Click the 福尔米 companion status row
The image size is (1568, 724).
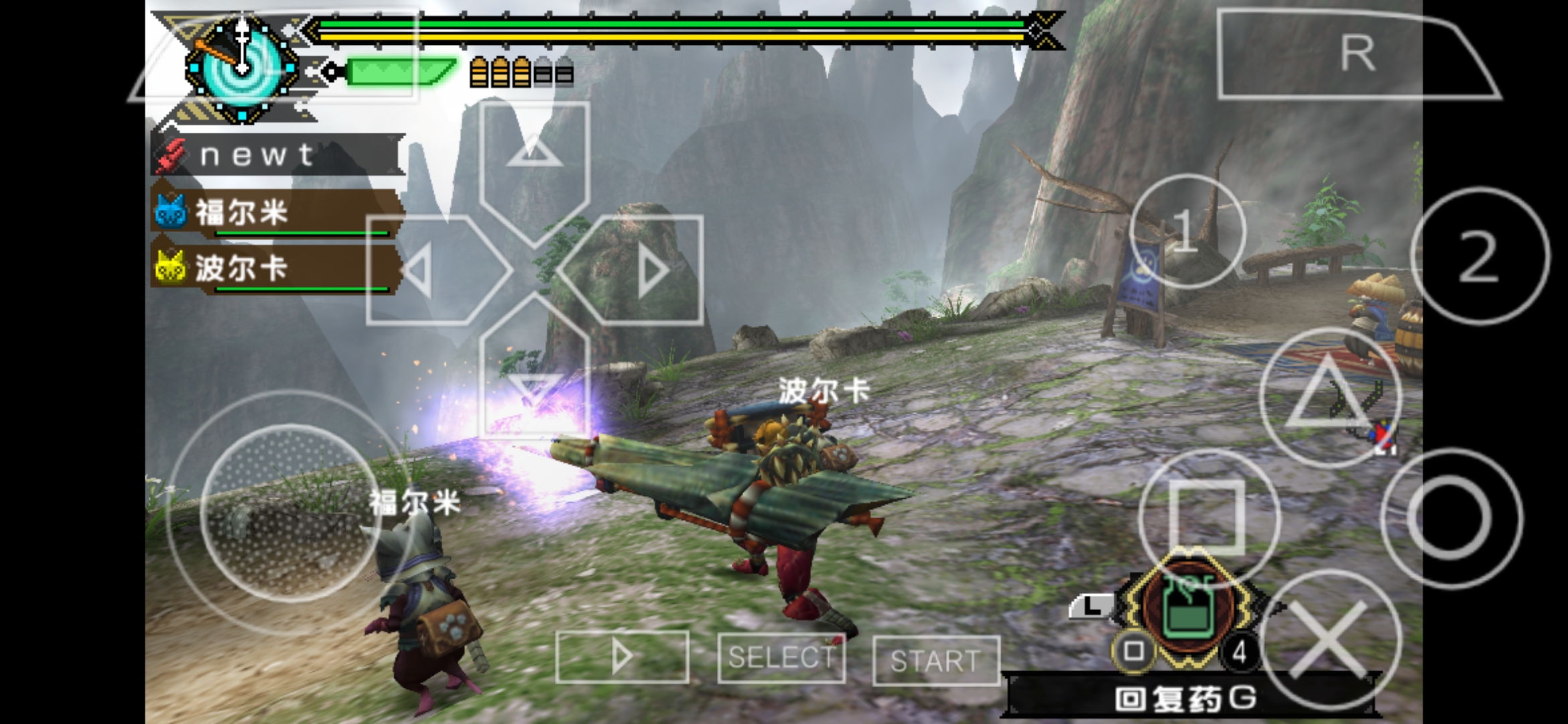[276, 213]
